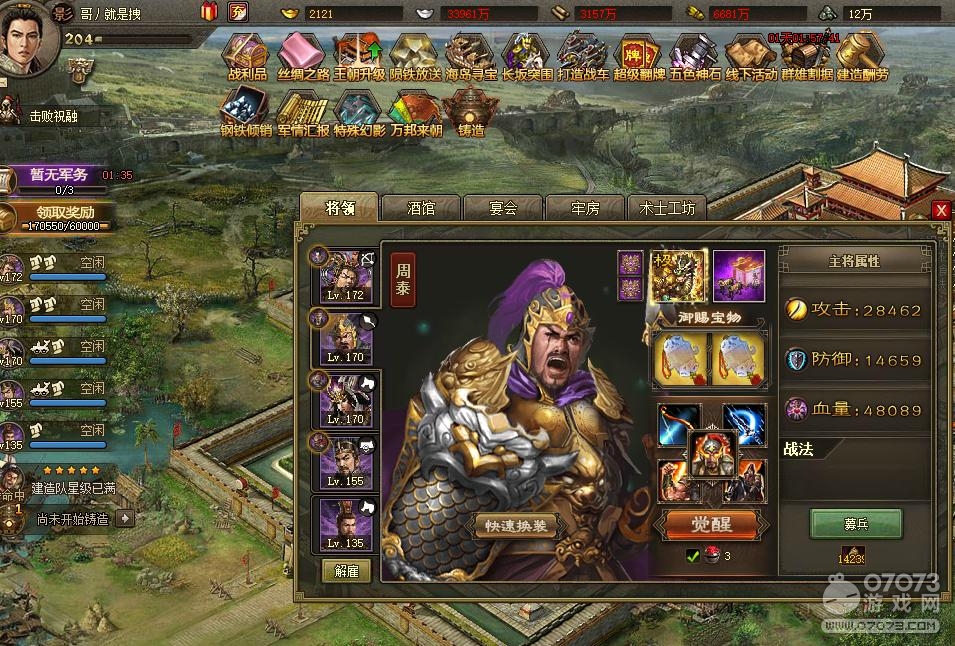Choose the Lv. 155 general portrait
Image resolution: width=955 pixels, height=646 pixels.
point(345,461)
